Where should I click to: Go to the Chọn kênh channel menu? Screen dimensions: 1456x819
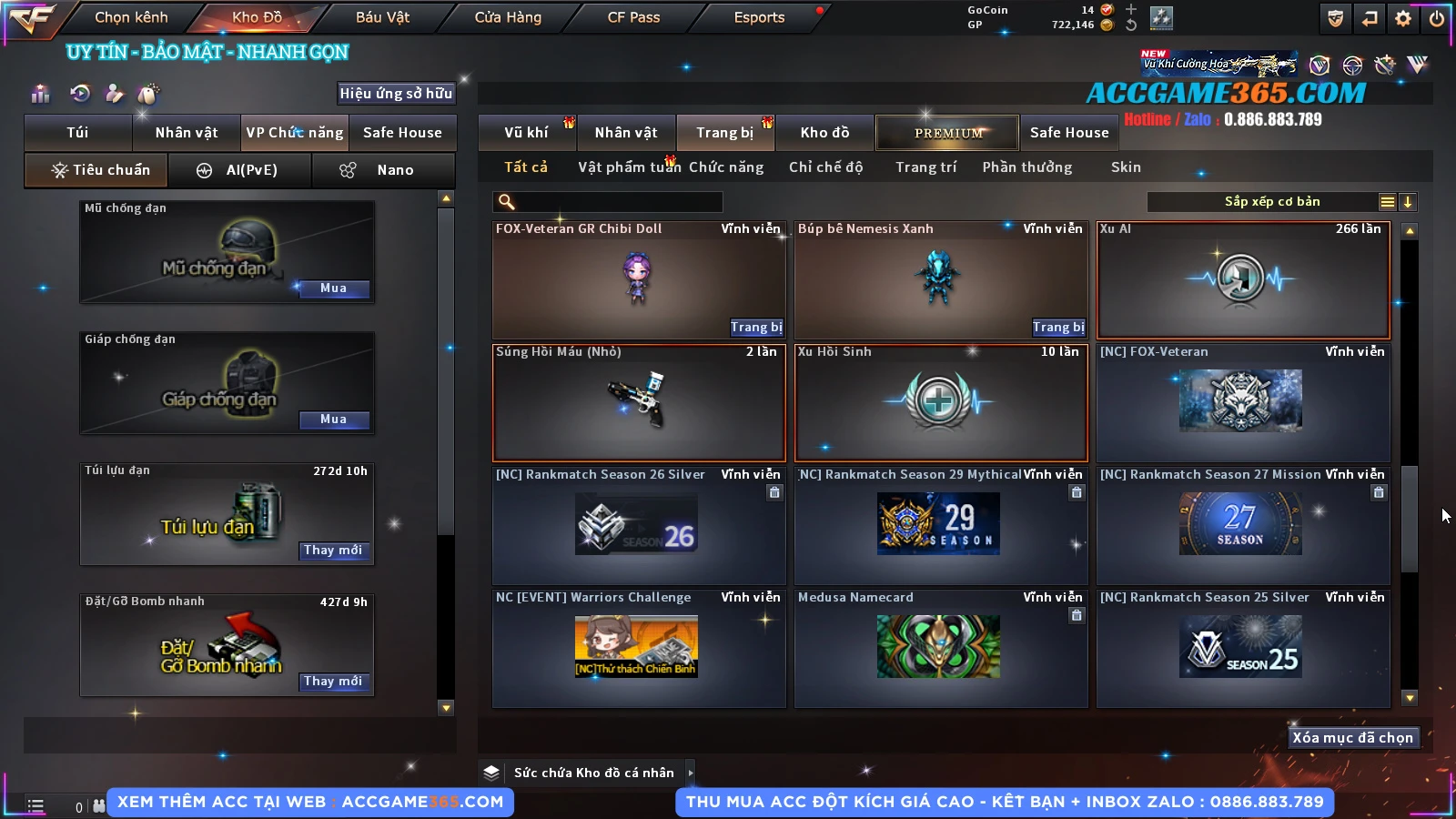click(131, 17)
